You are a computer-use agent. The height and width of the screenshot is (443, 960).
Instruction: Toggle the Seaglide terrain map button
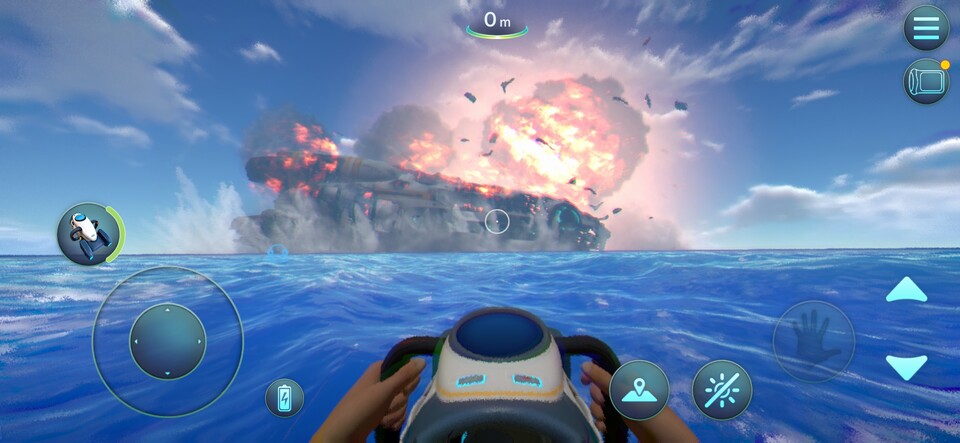(x=639, y=390)
